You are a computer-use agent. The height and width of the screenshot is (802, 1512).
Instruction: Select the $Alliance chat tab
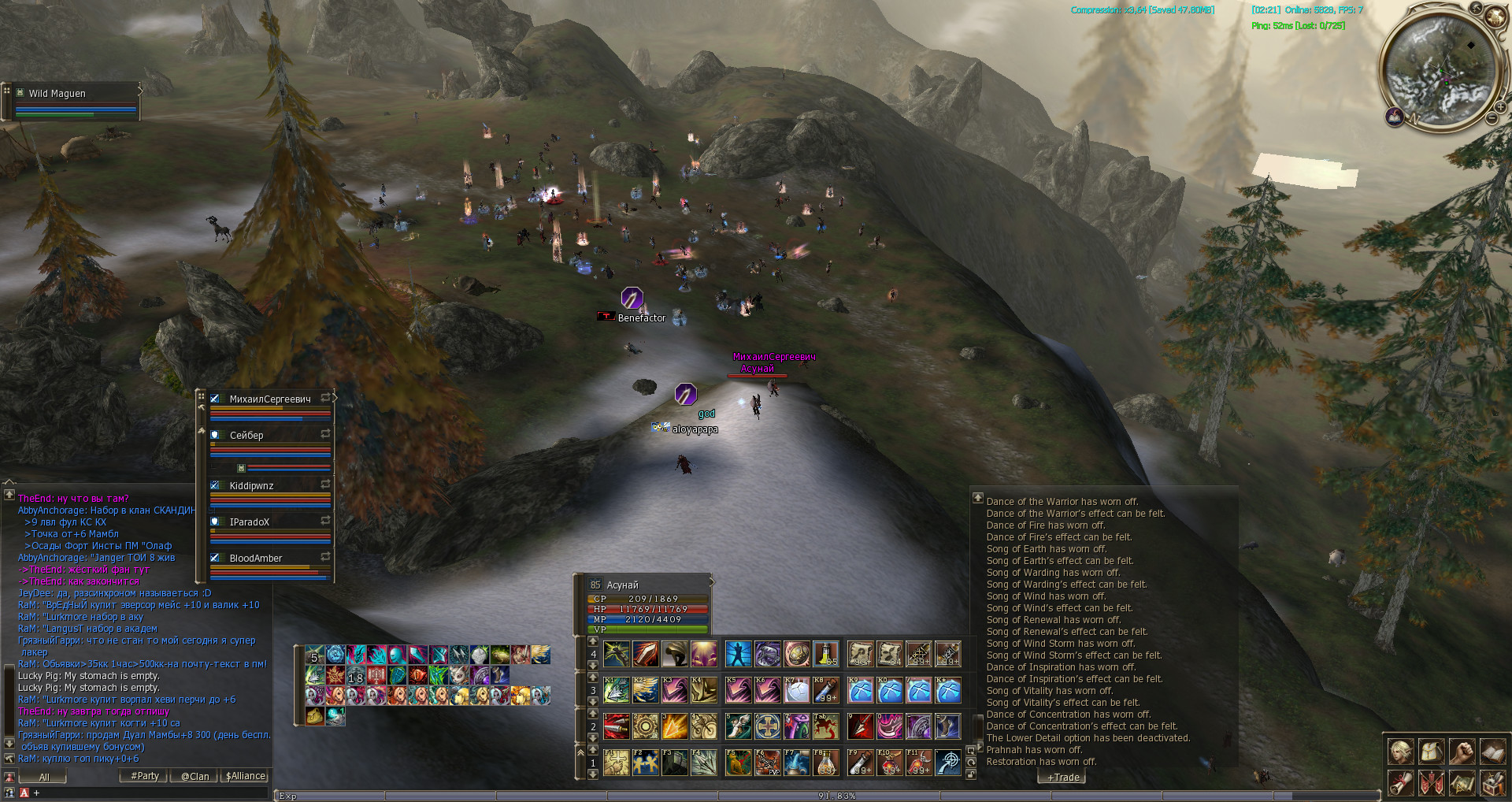pos(246,776)
